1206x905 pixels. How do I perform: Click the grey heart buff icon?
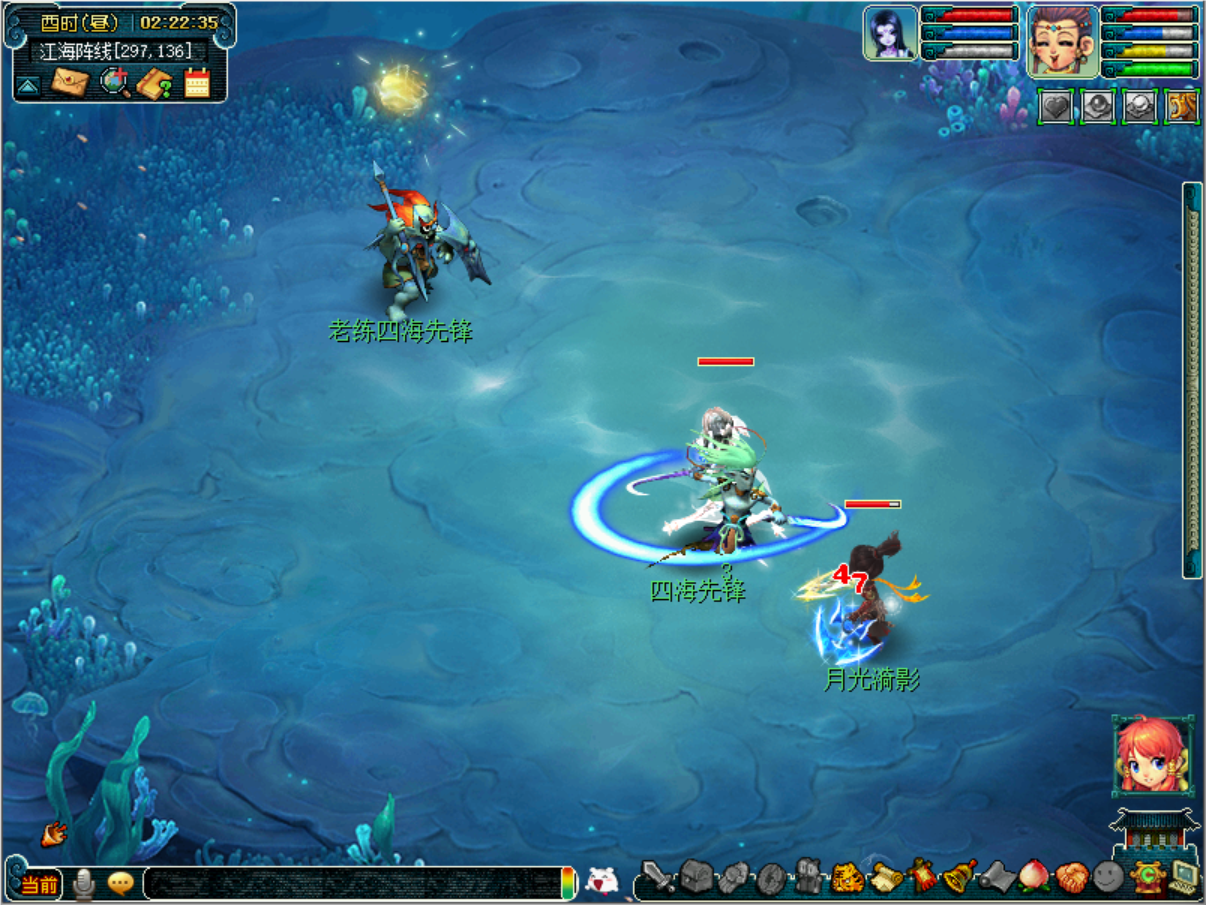[x=1056, y=106]
